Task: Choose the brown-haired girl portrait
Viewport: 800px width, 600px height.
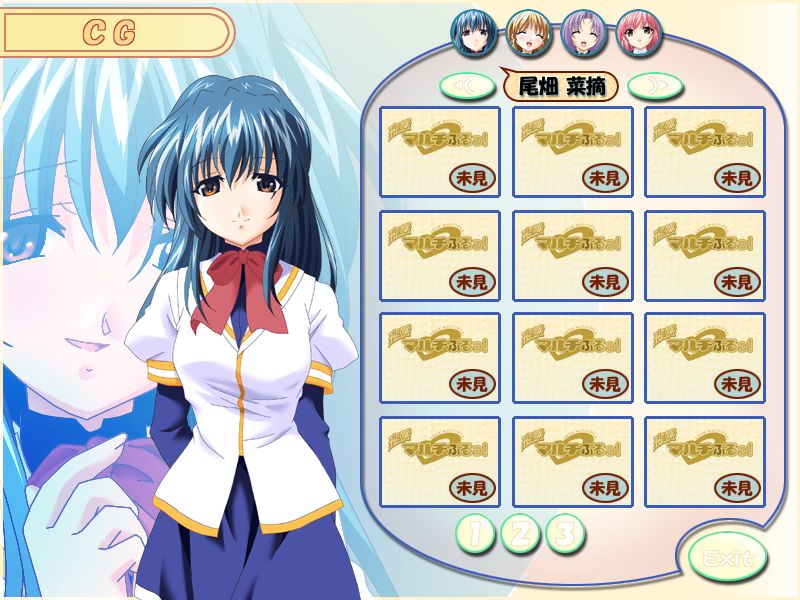Action: point(527,32)
